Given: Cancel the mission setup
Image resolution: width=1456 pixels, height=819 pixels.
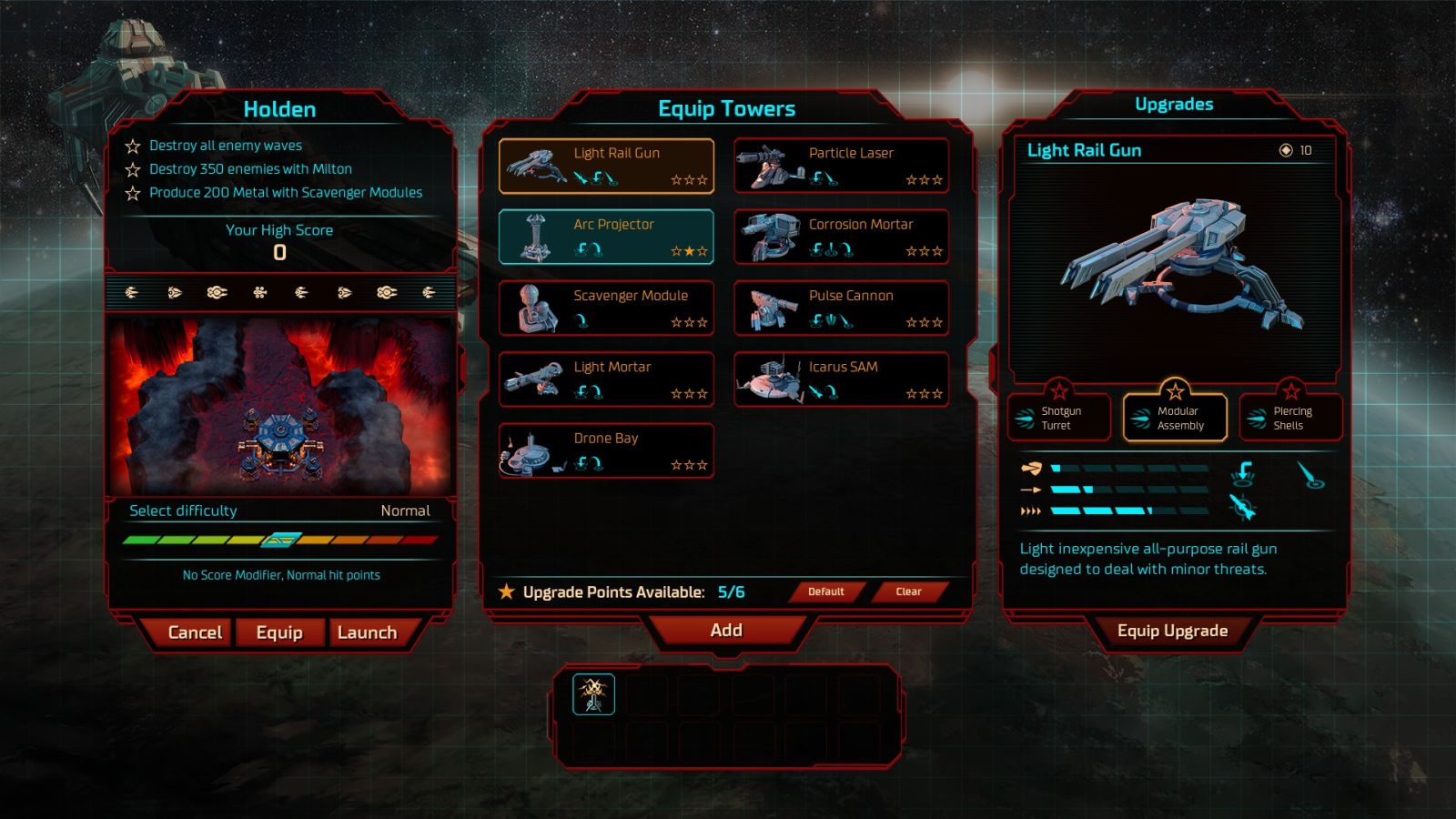Looking at the screenshot, I should coord(195,632).
